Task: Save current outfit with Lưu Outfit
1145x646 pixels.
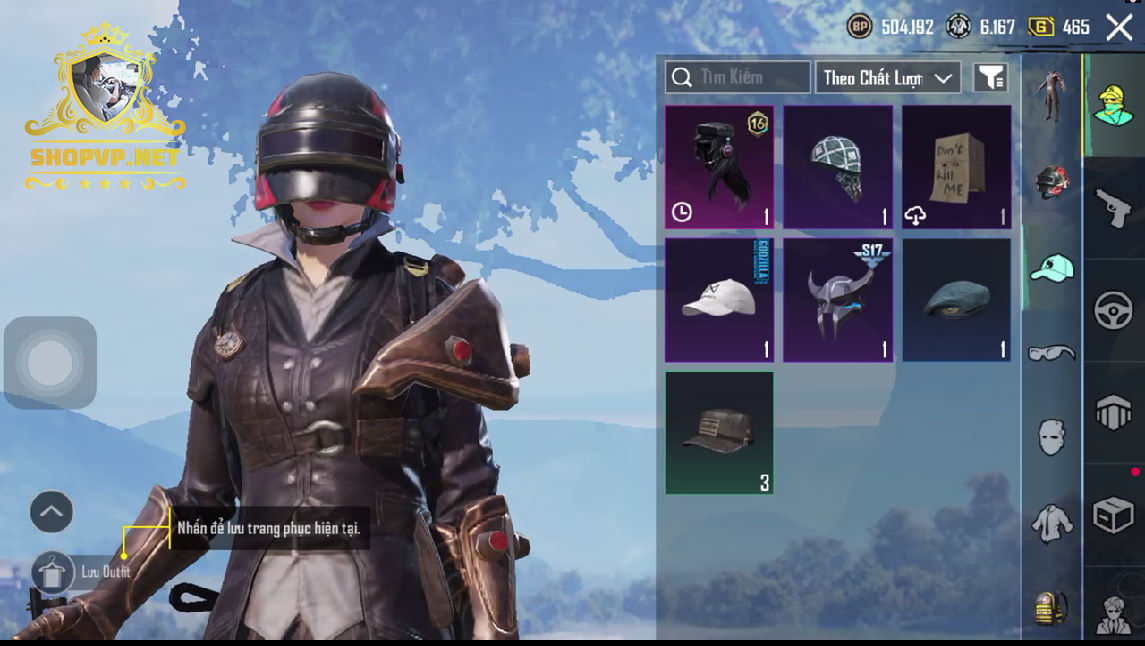Action: 53,572
